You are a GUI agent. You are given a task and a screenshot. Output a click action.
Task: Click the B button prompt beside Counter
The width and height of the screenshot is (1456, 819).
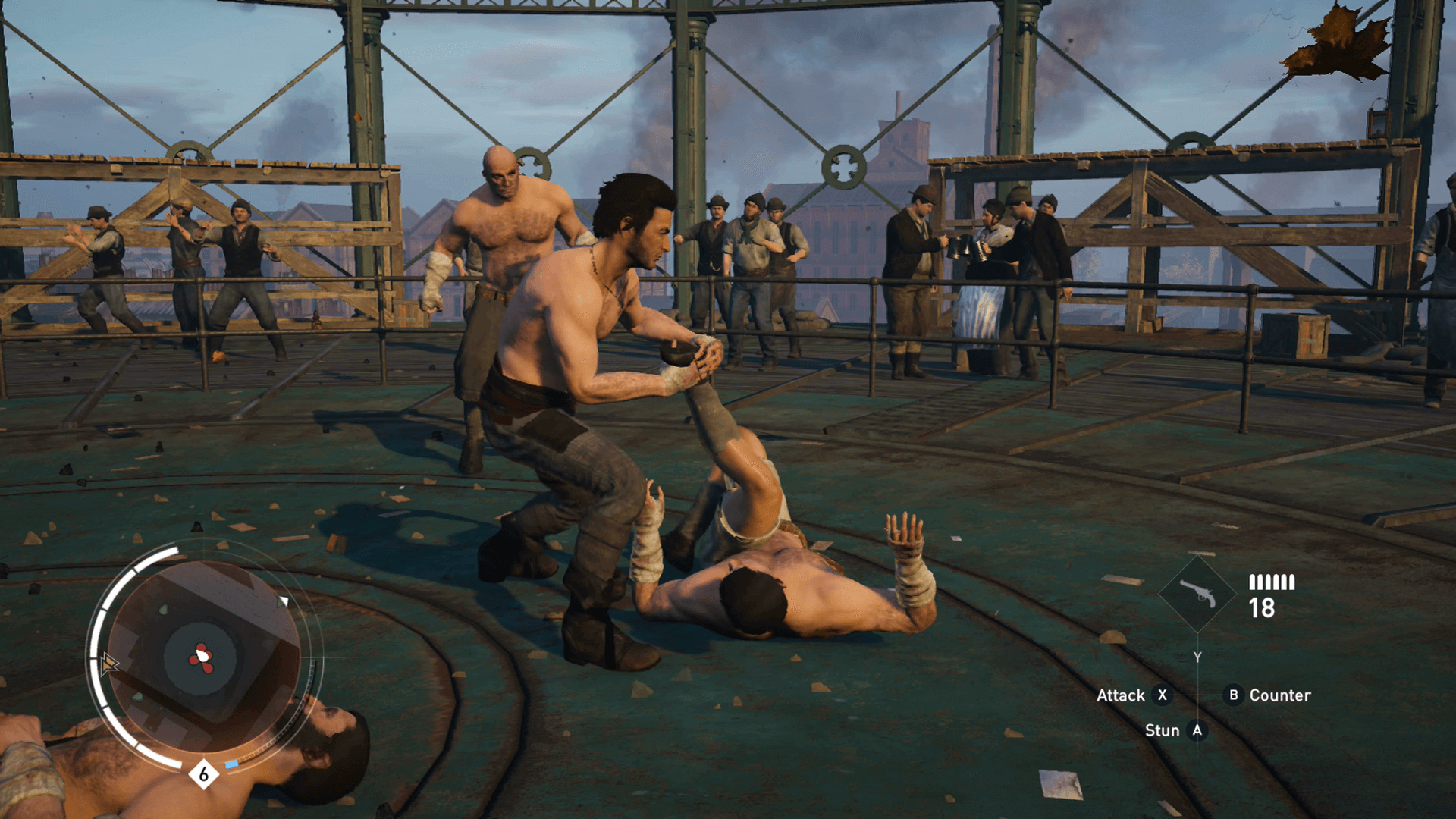coord(1233,695)
